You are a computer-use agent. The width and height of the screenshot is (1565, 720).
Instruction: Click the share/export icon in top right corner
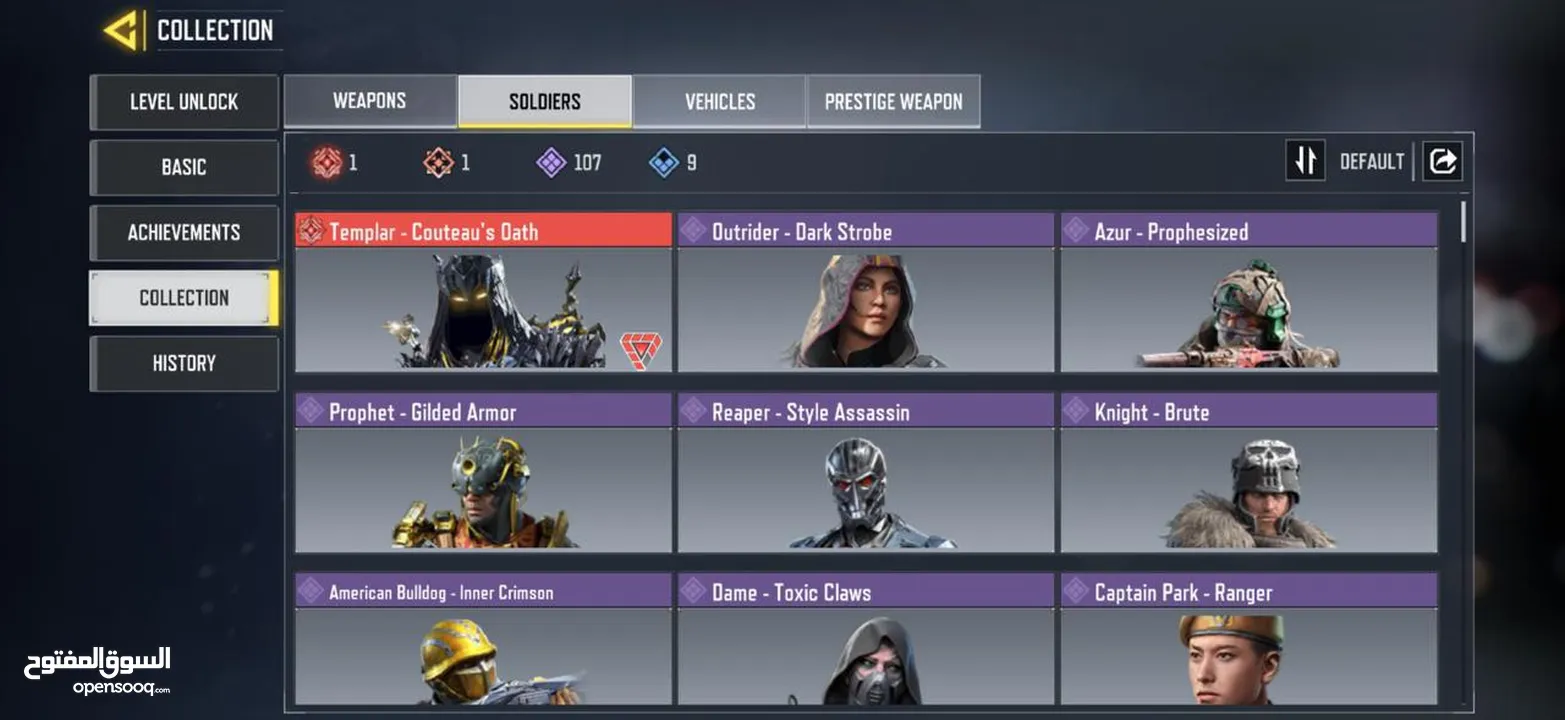pyautogui.click(x=1442, y=160)
